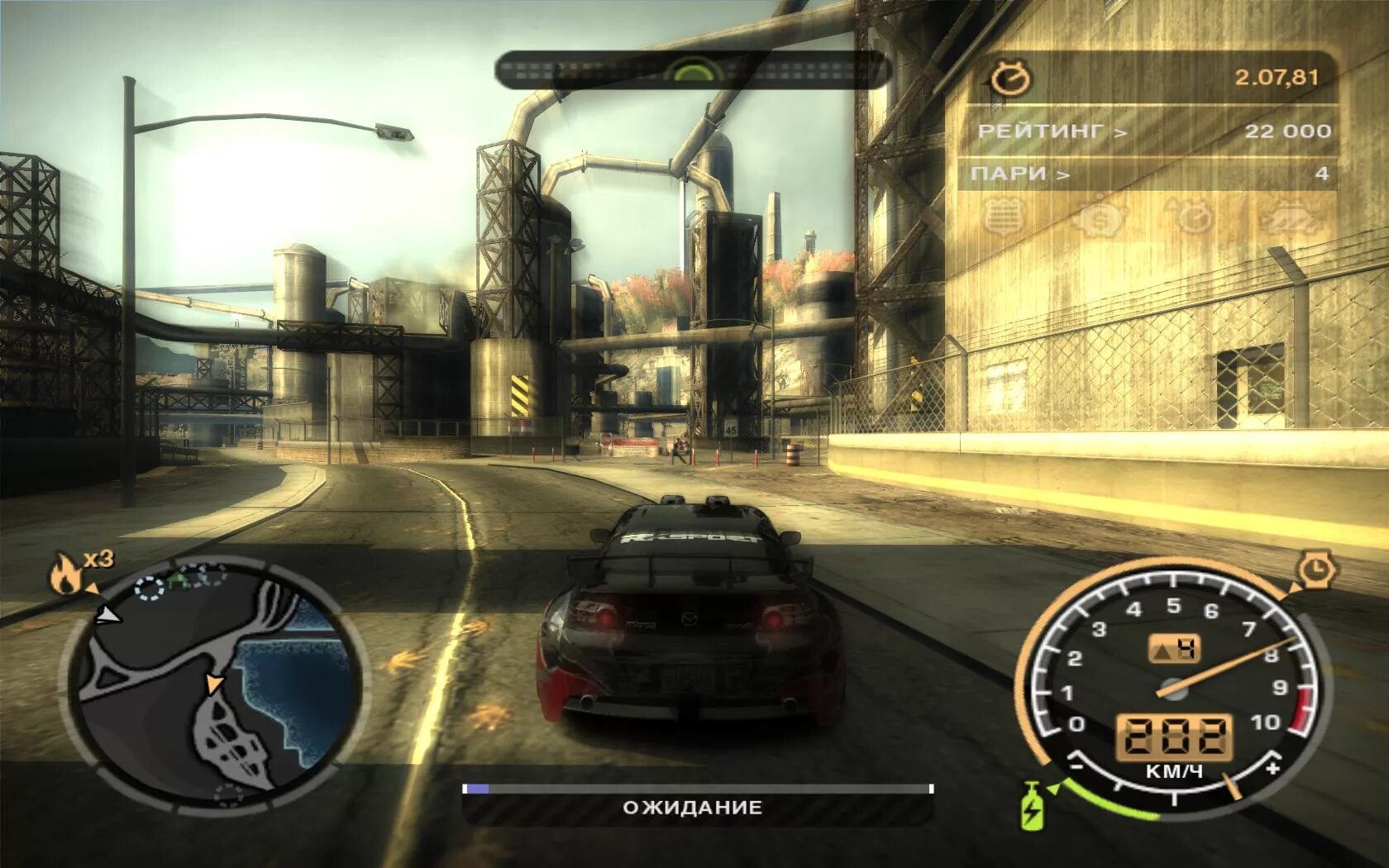1389x868 pixels.
Task: Select the flame heat level icon
Action: [67, 573]
